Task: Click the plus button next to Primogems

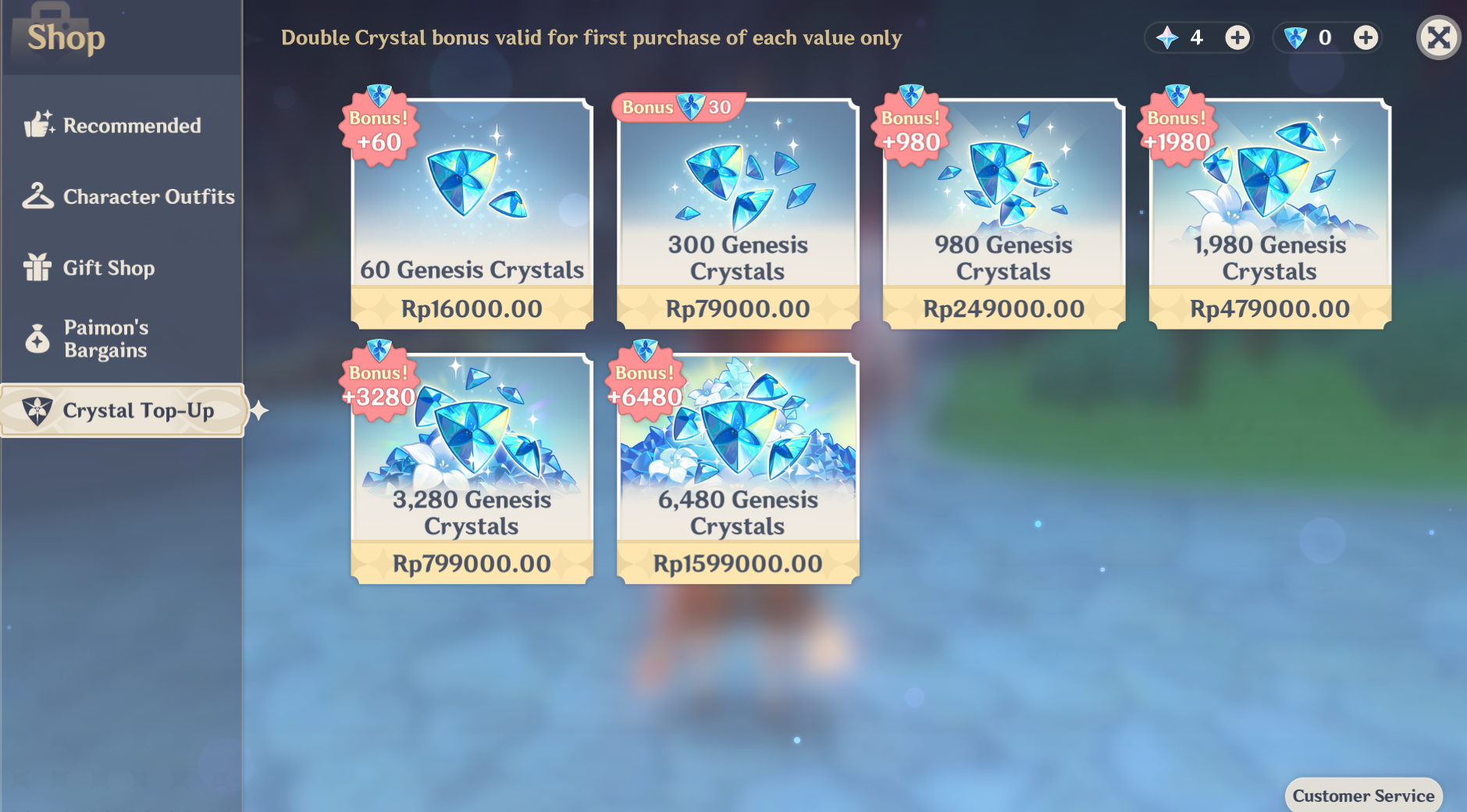Action: pos(1236,37)
